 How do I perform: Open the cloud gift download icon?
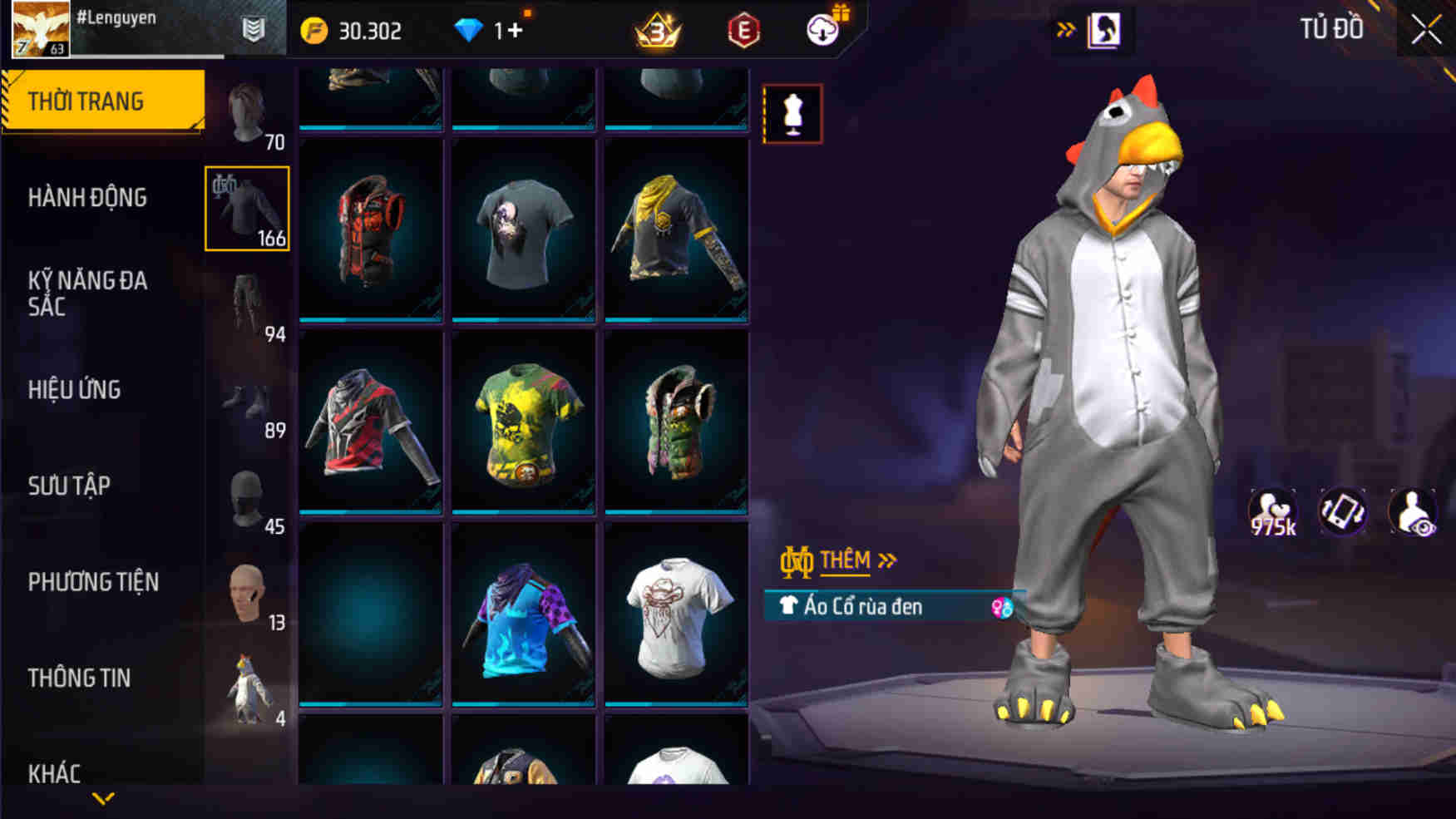(x=822, y=29)
